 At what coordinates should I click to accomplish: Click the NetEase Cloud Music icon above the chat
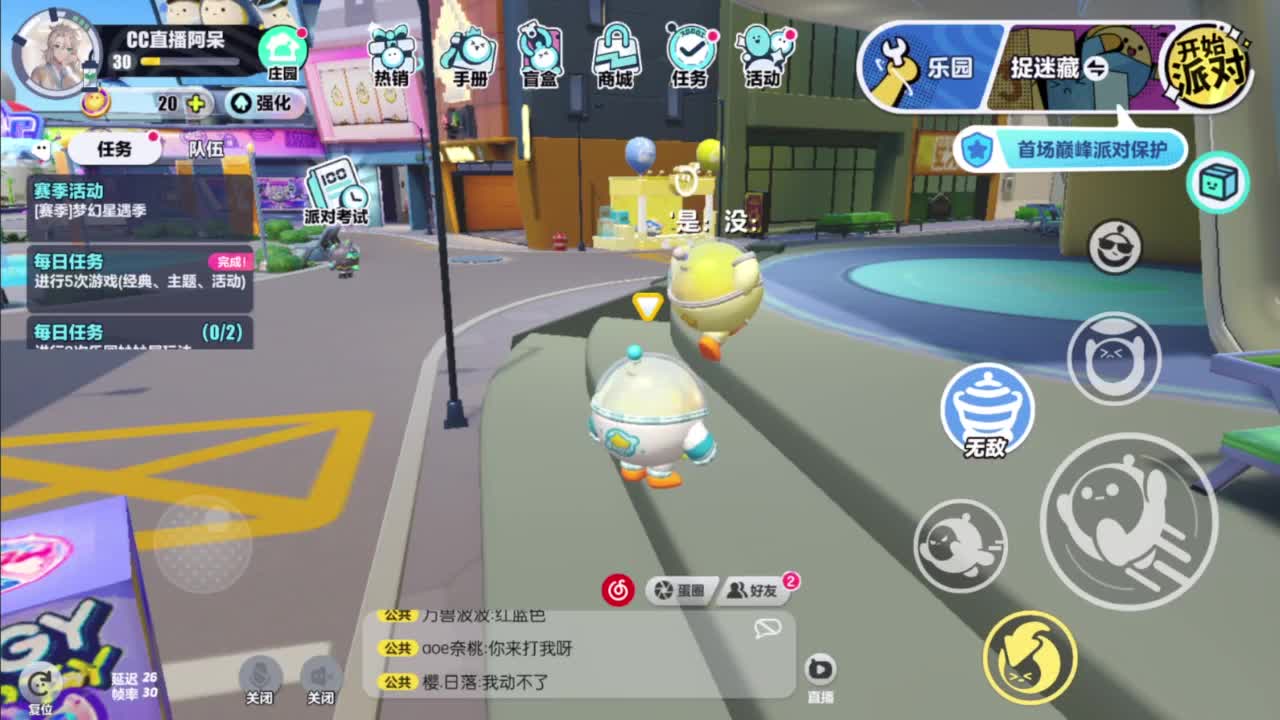tap(618, 589)
